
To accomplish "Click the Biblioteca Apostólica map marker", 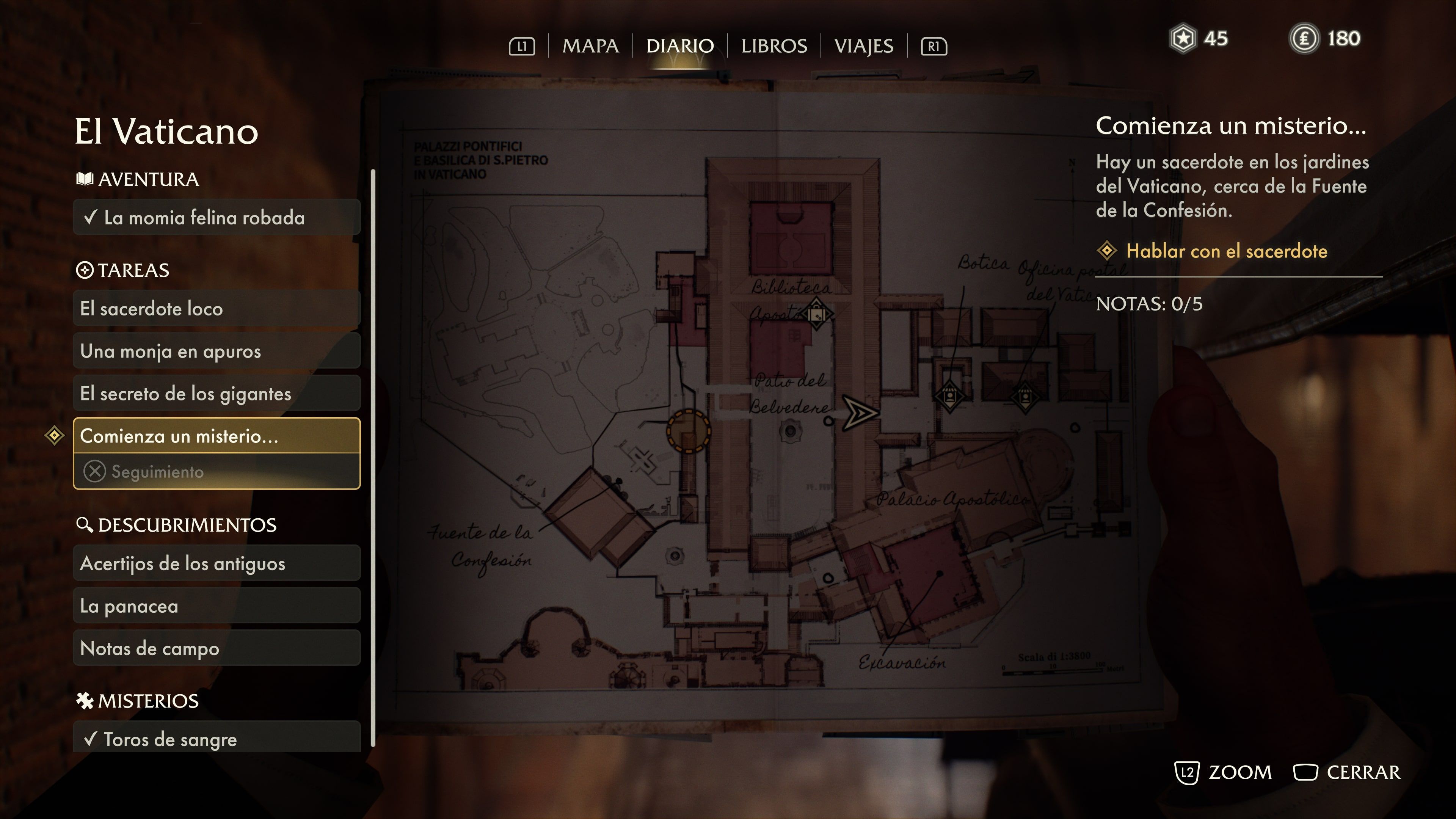I will point(816,314).
